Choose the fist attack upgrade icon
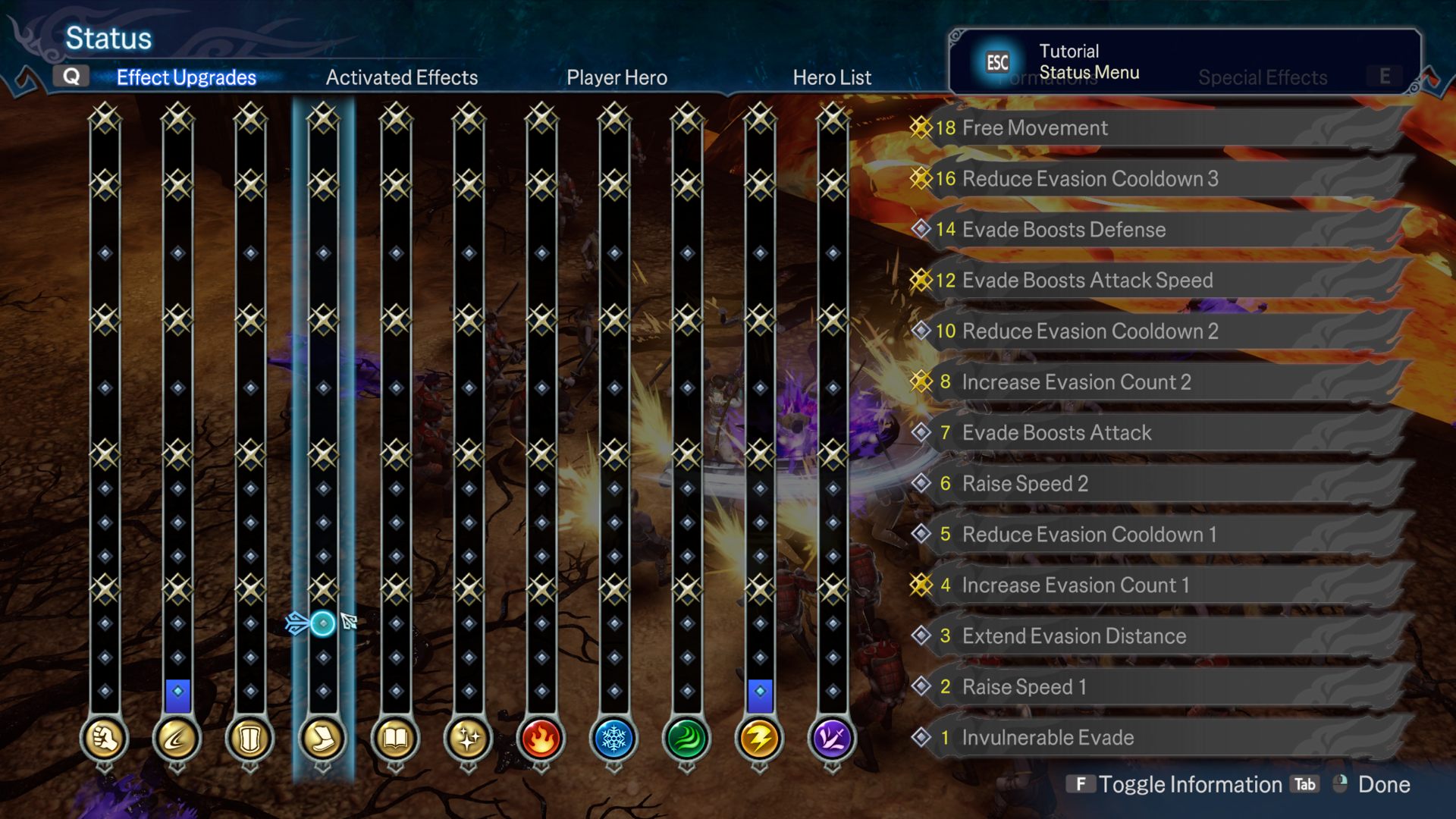This screenshot has height=819, width=1456. (x=105, y=738)
